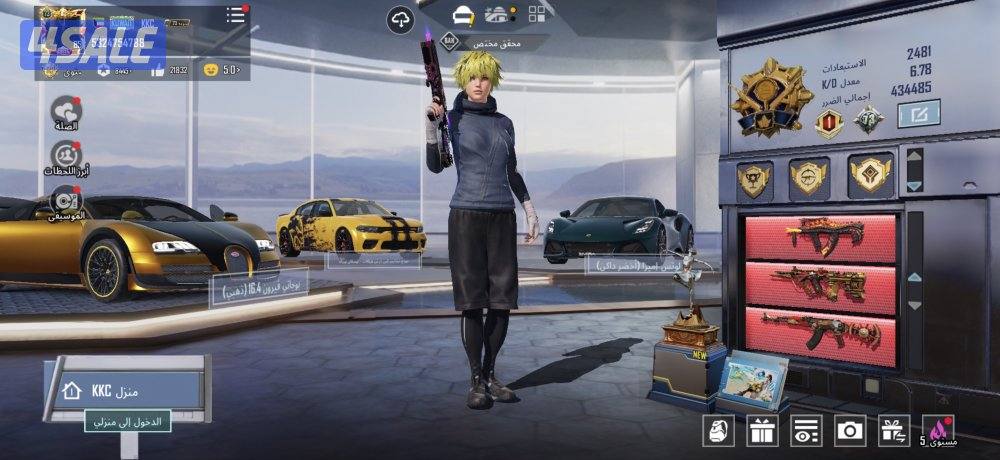Switch to the vehicle garage view icon
1000x460 pixels.
[x=499, y=15]
